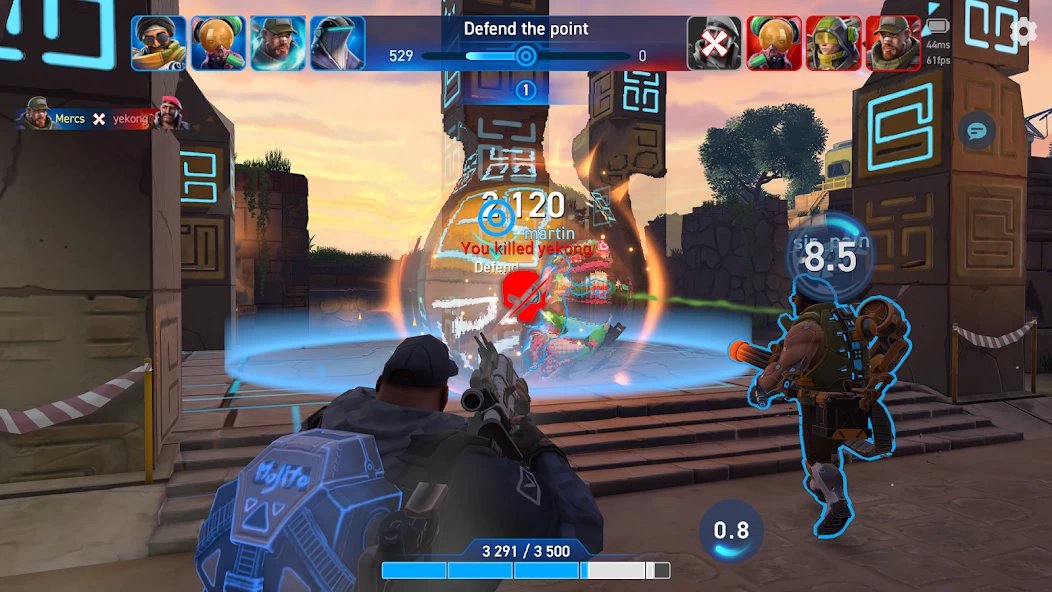
Task: Open the chat speech bubble
Action: point(976,130)
